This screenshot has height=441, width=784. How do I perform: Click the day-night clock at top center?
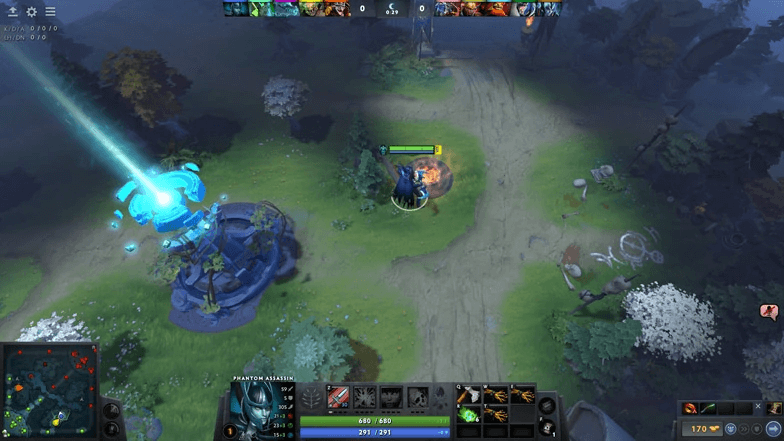tap(392, 9)
